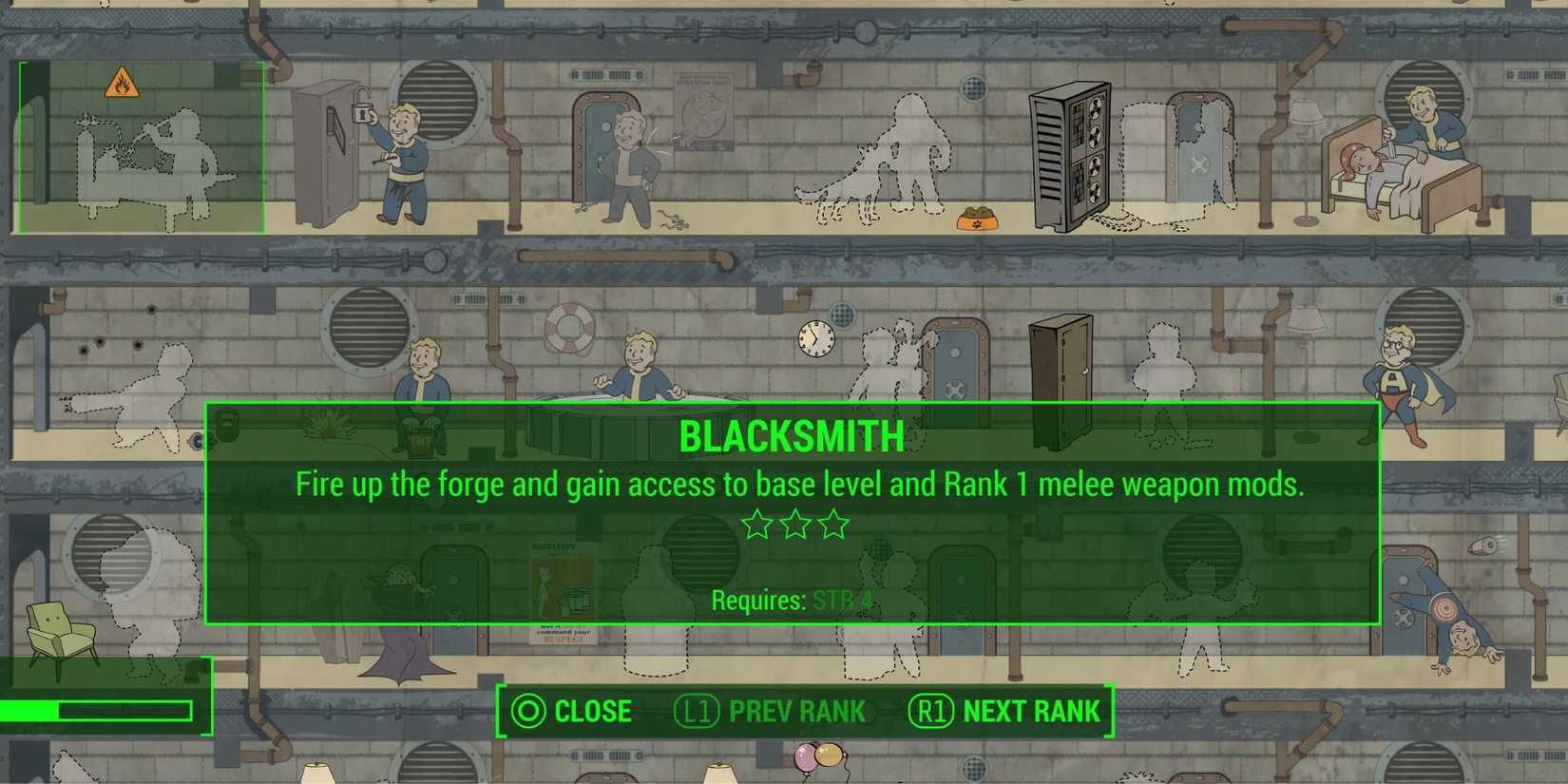Image resolution: width=1568 pixels, height=784 pixels.
Task: Toggle the first rank star
Action: pos(755,524)
